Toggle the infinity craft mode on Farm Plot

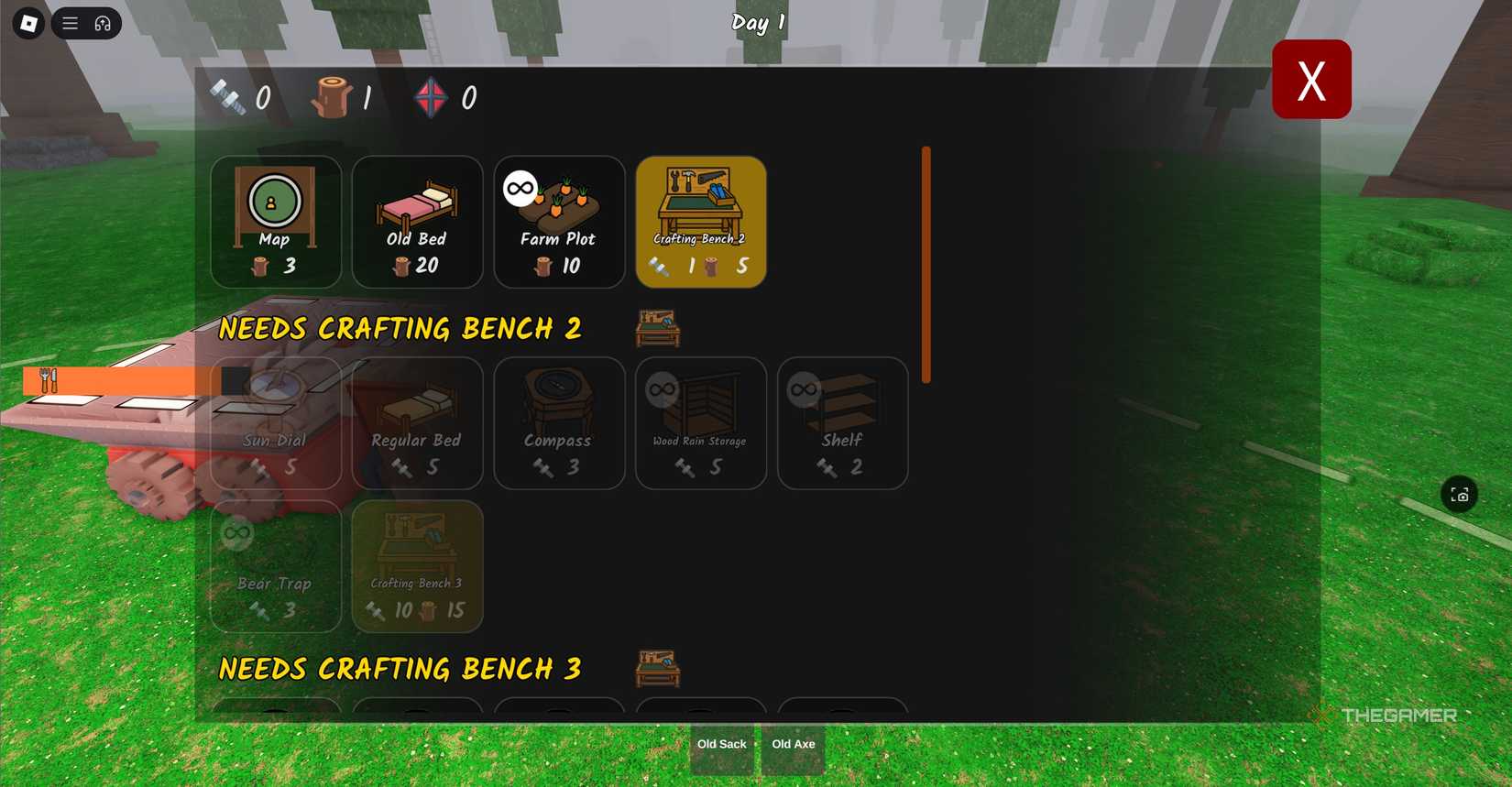tap(518, 187)
